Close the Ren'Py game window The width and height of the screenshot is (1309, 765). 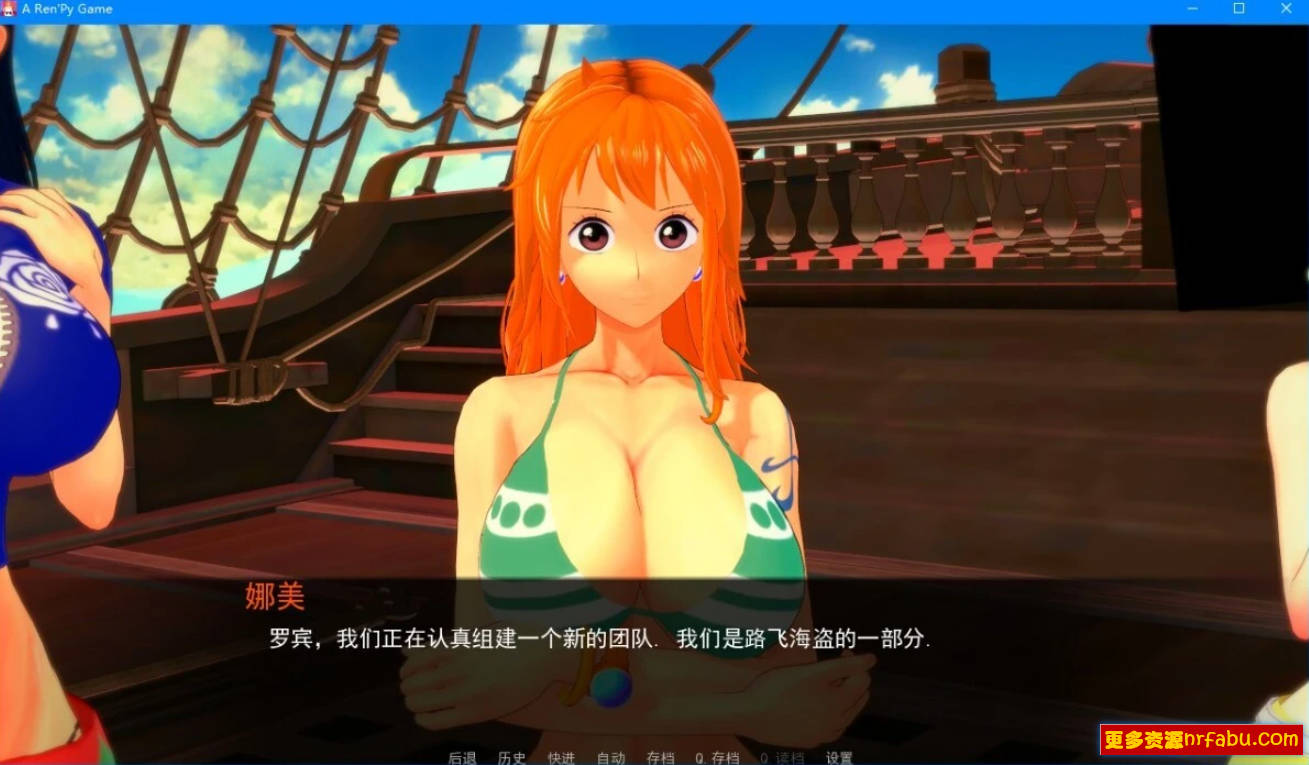(1286, 9)
